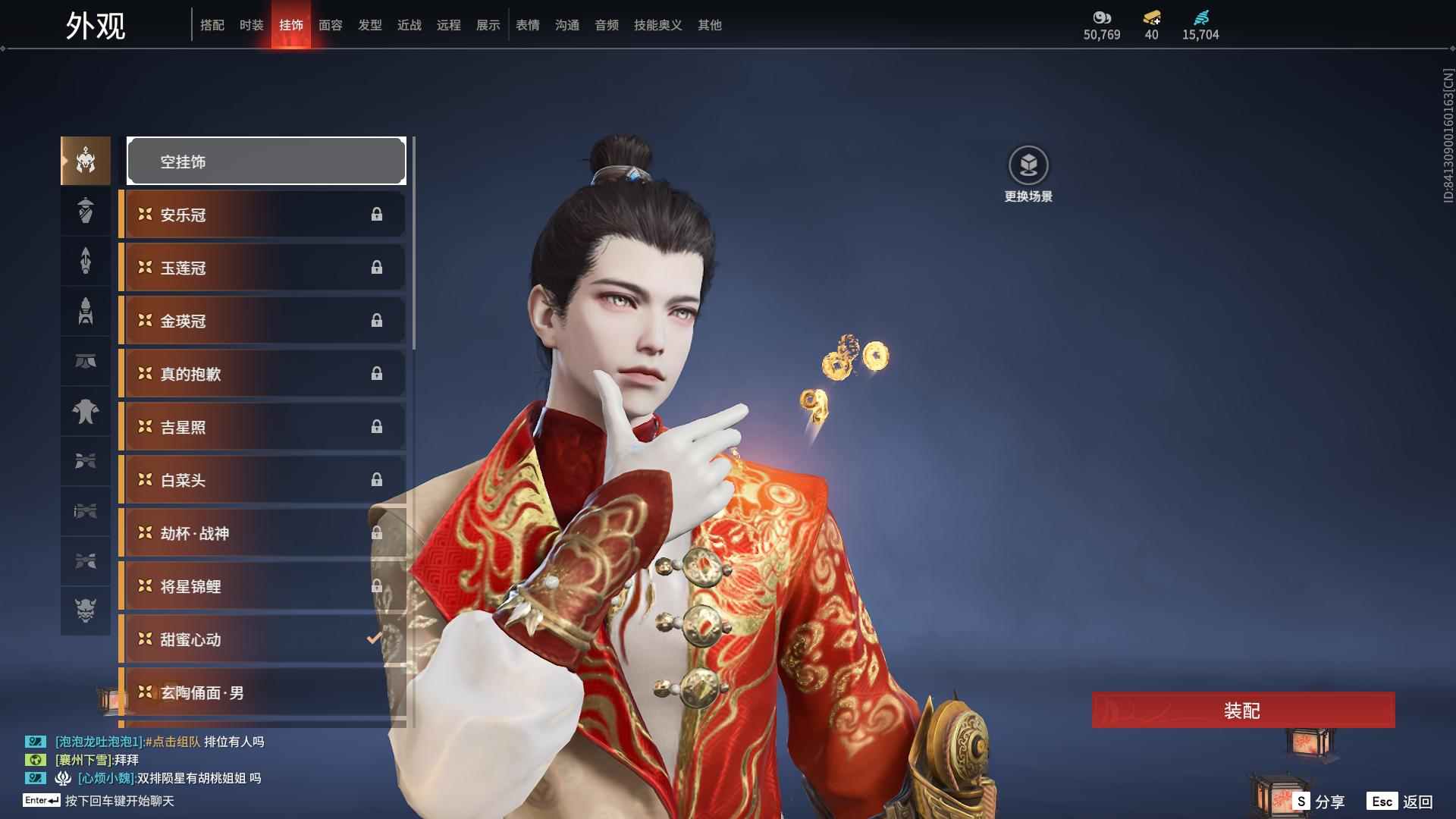The height and width of the screenshot is (819, 1456).
Task: Open the shoulder pad category icon
Action: pyautogui.click(x=85, y=411)
